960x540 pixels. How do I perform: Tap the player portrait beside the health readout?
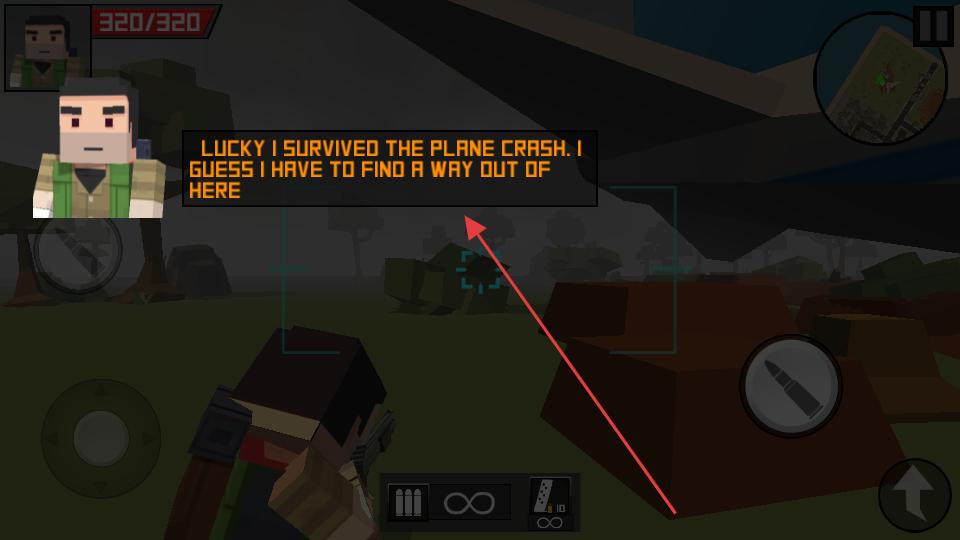pyautogui.click(x=46, y=46)
